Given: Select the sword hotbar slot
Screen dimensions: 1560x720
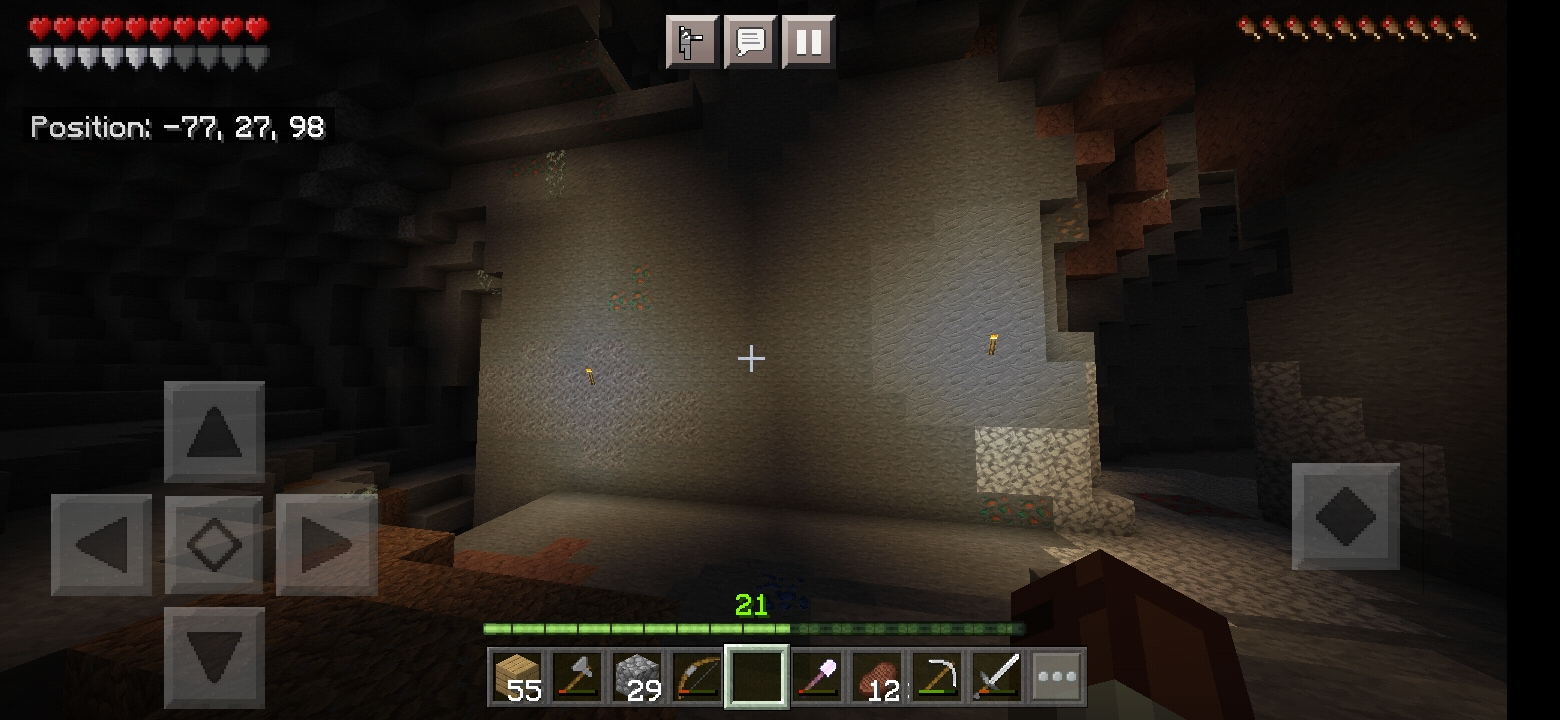Looking at the screenshot, I should click(x=997, y=677).
